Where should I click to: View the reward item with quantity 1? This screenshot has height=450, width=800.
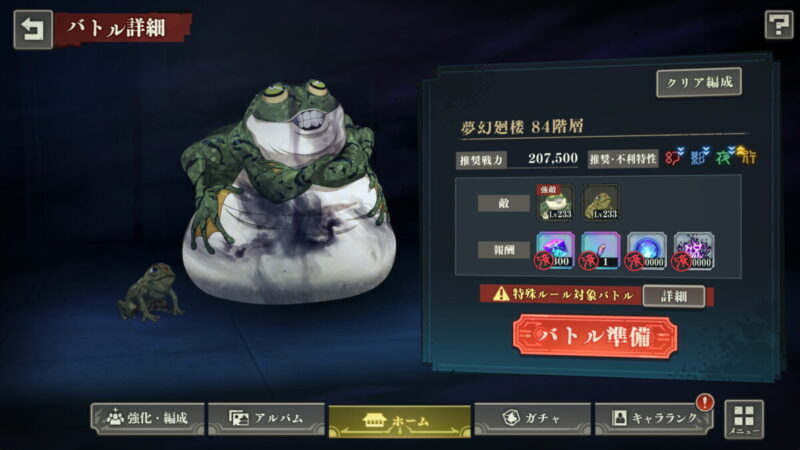click(x=601, y=250)
